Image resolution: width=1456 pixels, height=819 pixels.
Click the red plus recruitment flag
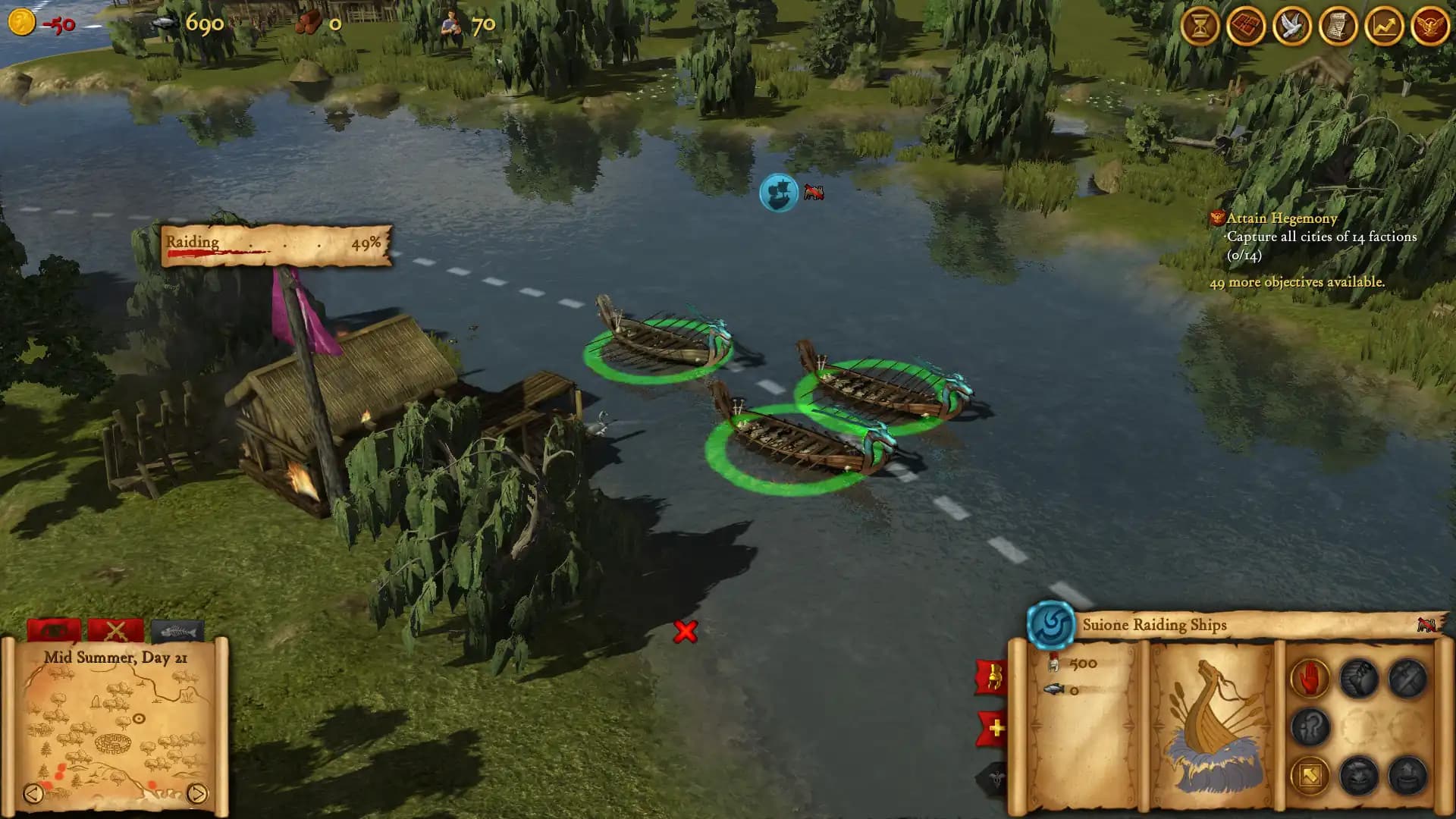pos(995,726)
